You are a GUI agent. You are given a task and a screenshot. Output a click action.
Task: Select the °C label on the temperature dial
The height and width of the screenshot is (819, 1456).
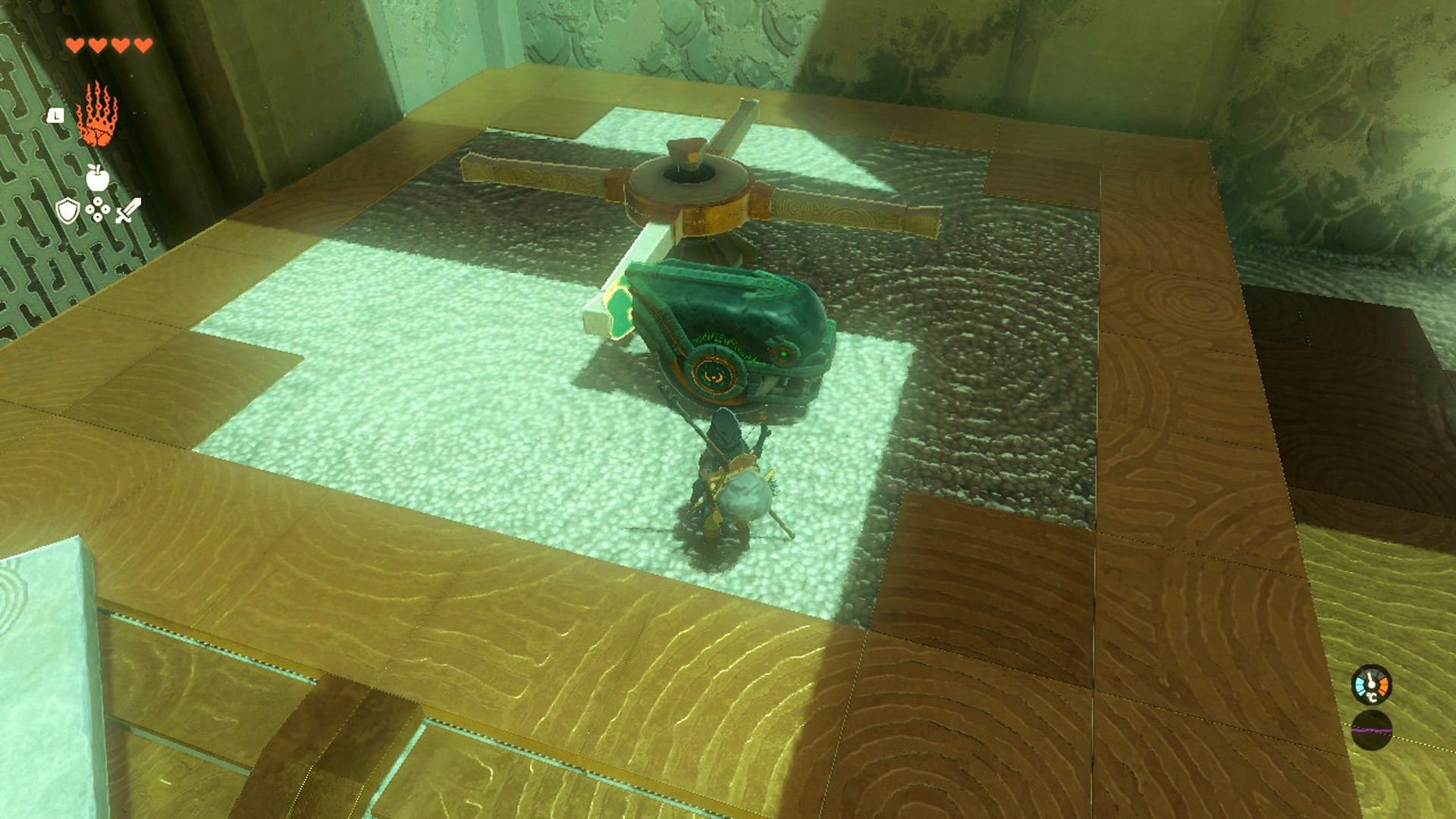coord(1372,697)
